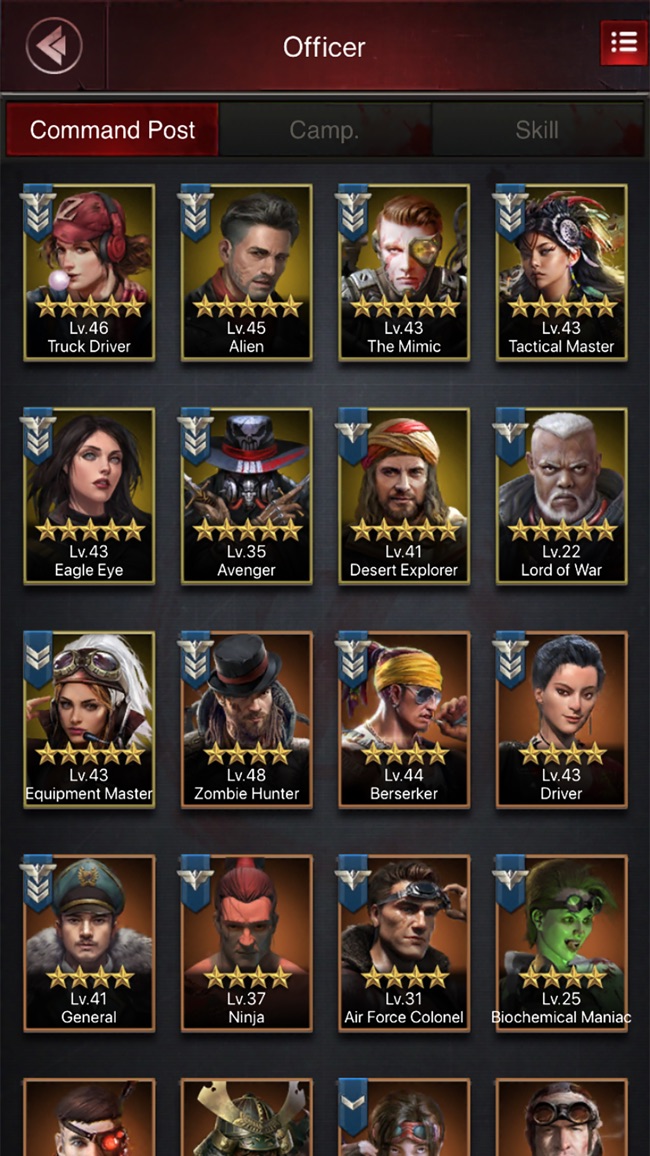Image resolution: width=650 pixels, height=1156 pixels.
Task: Open The Mimic officer card
Action: tap(404, 272)
